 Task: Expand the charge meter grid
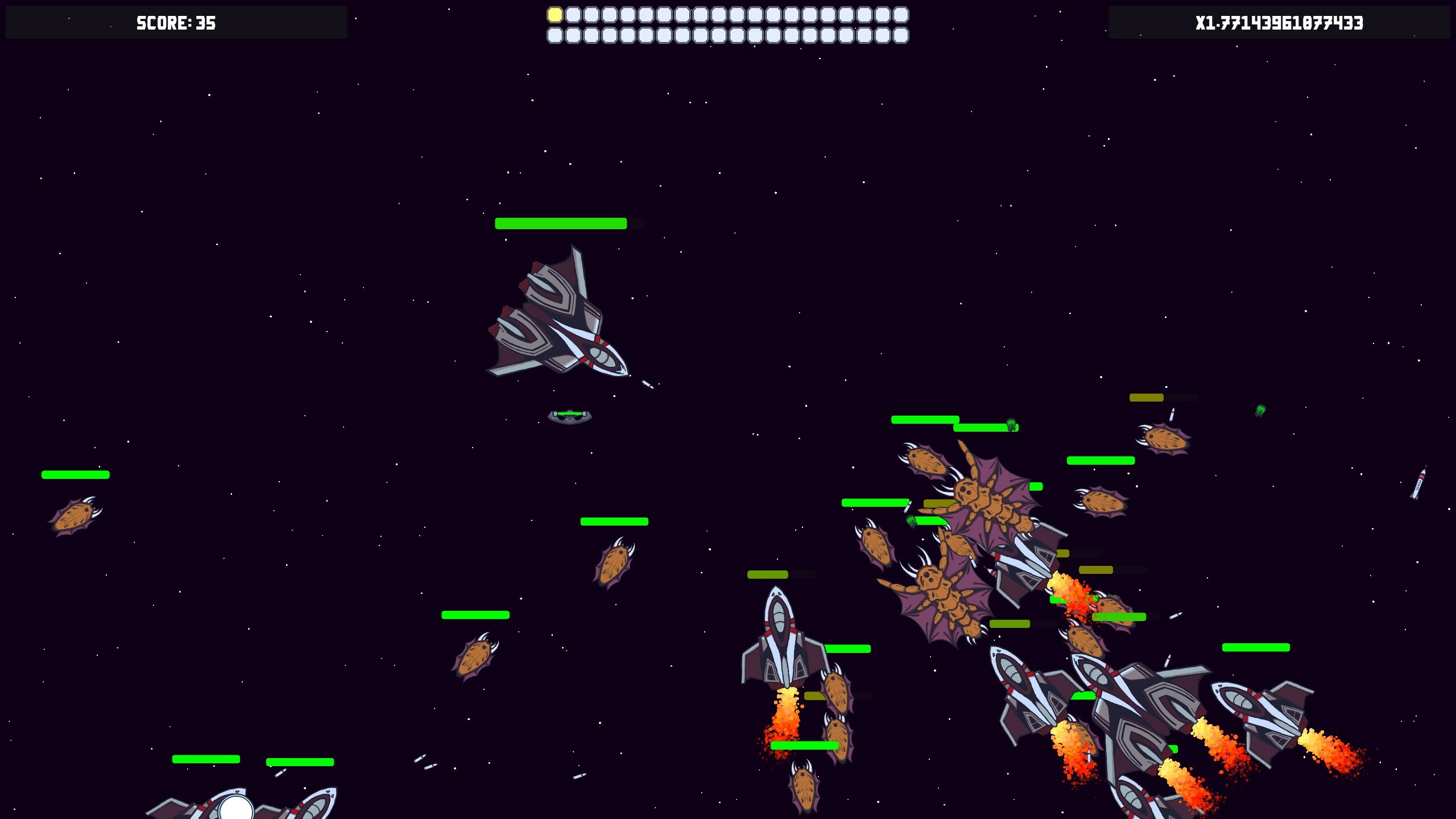point(728,24)
